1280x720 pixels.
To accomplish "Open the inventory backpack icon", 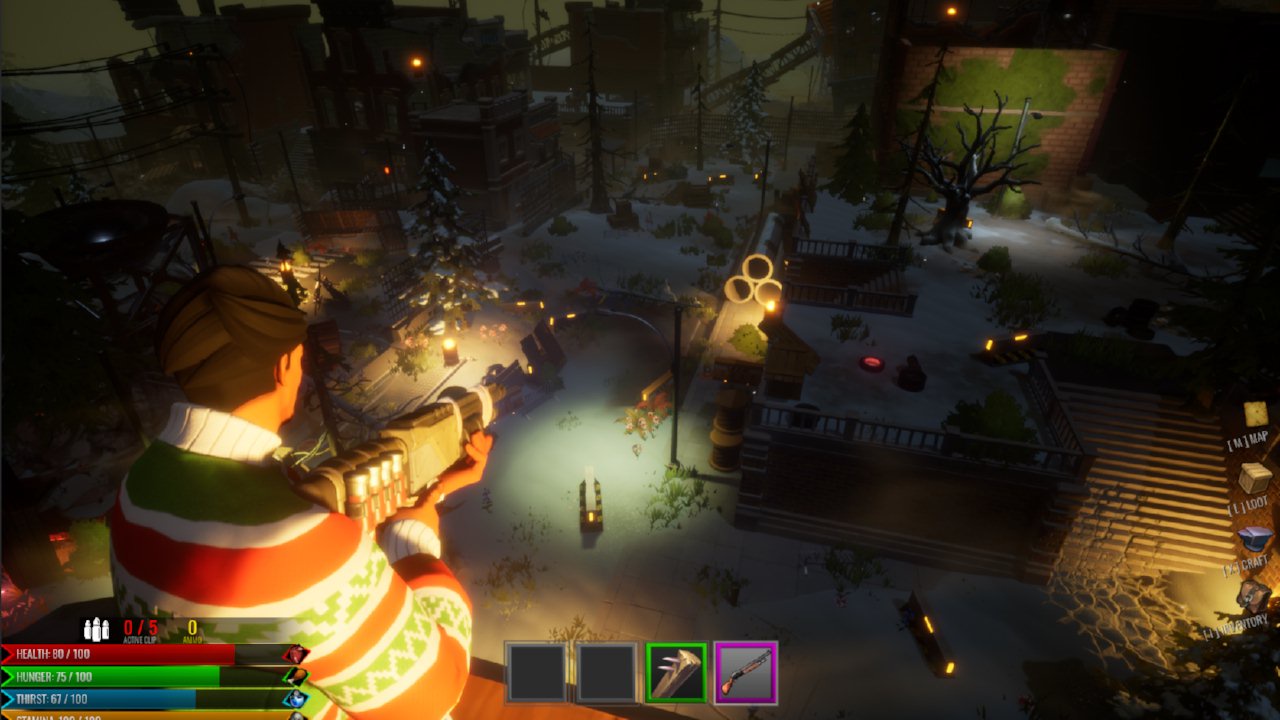I will pyautogui.click(x=1252, y=597).
